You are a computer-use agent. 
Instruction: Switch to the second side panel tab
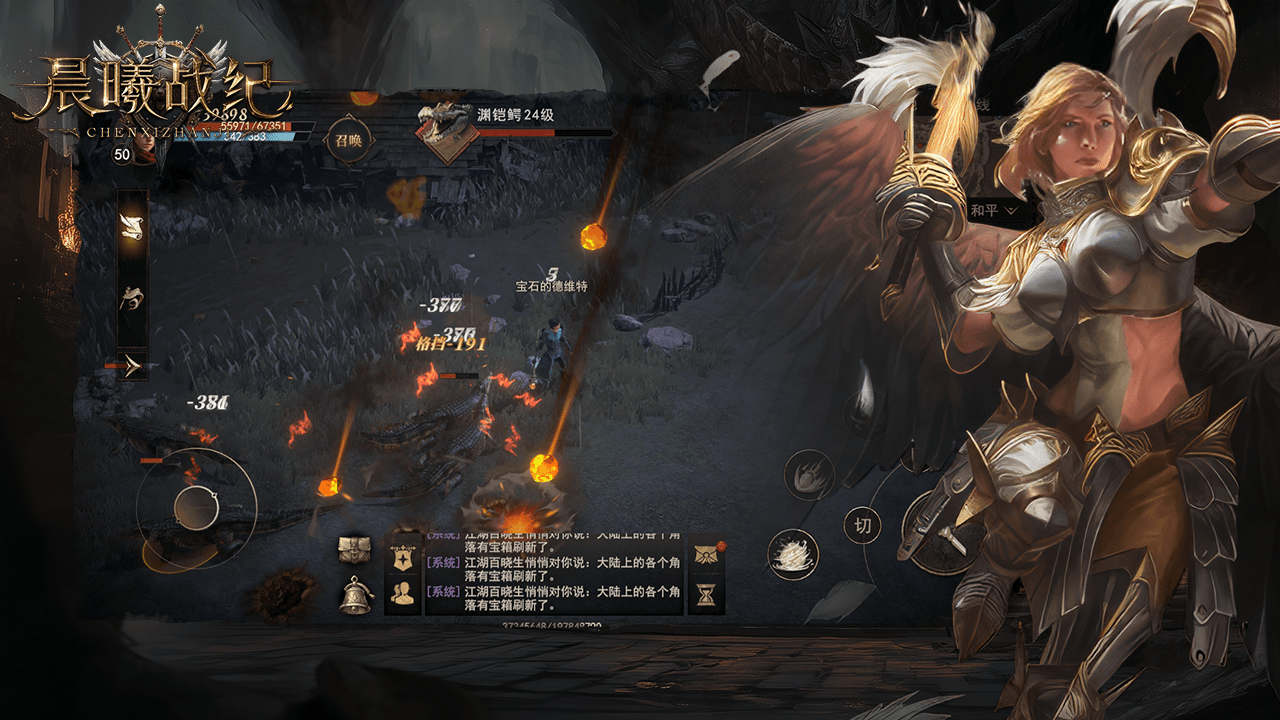132,297
